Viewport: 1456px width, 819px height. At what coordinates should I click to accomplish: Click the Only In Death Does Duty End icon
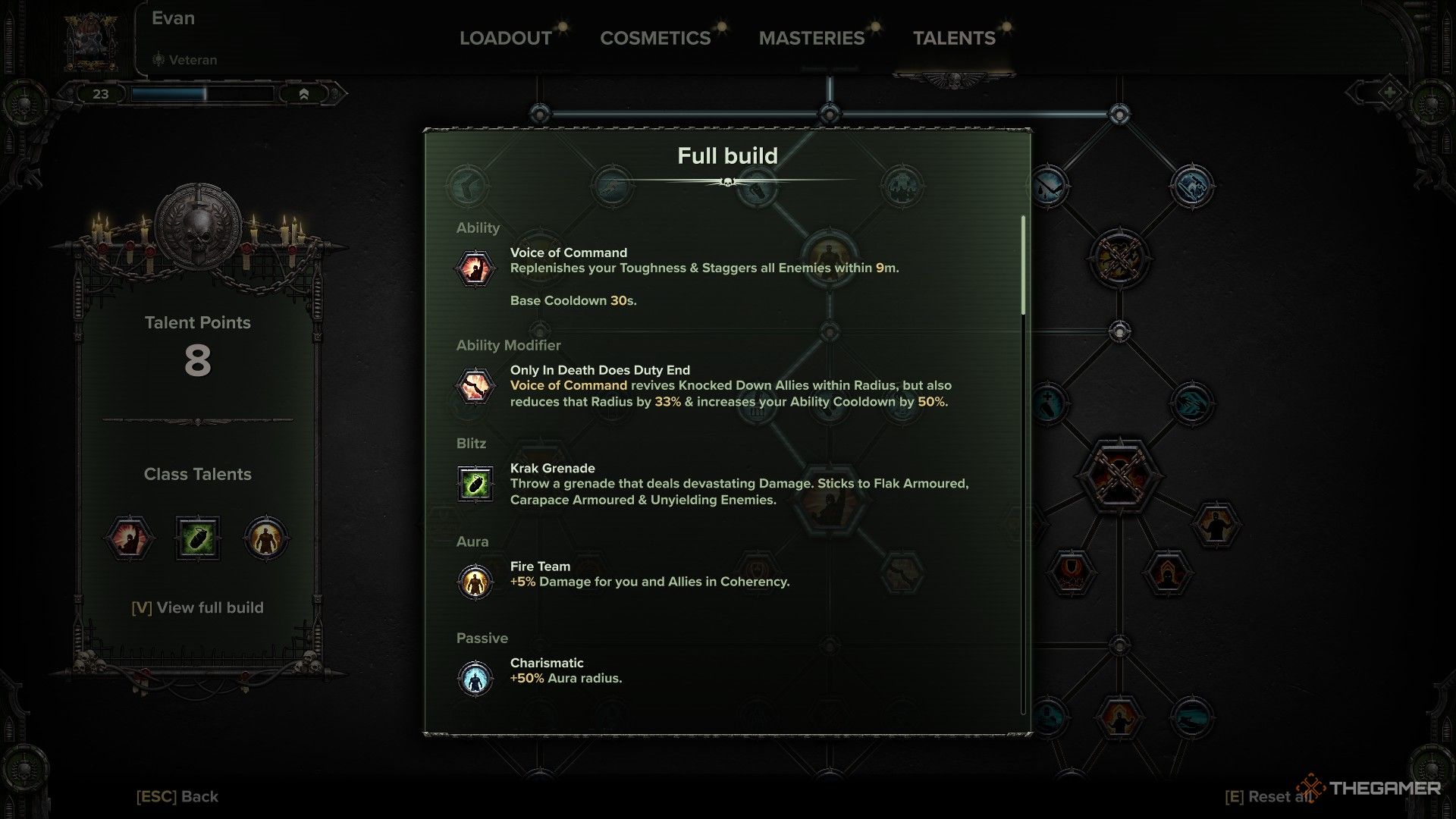[475, 386]
